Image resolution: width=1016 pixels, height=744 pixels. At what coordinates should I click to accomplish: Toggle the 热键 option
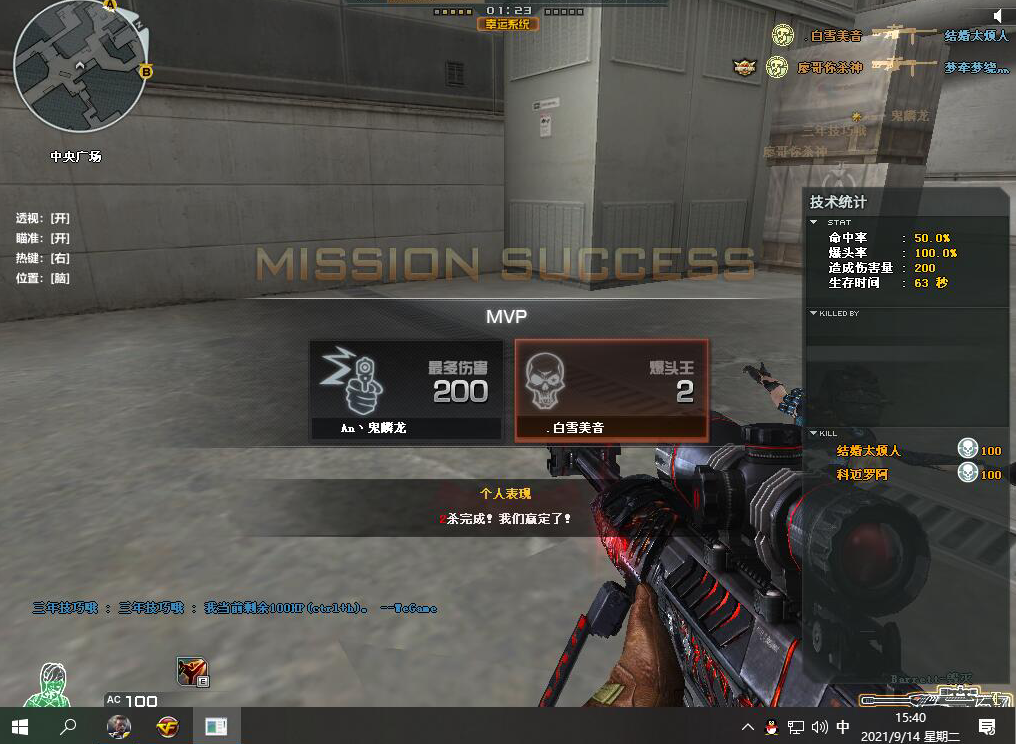click(x=43, y=258)
